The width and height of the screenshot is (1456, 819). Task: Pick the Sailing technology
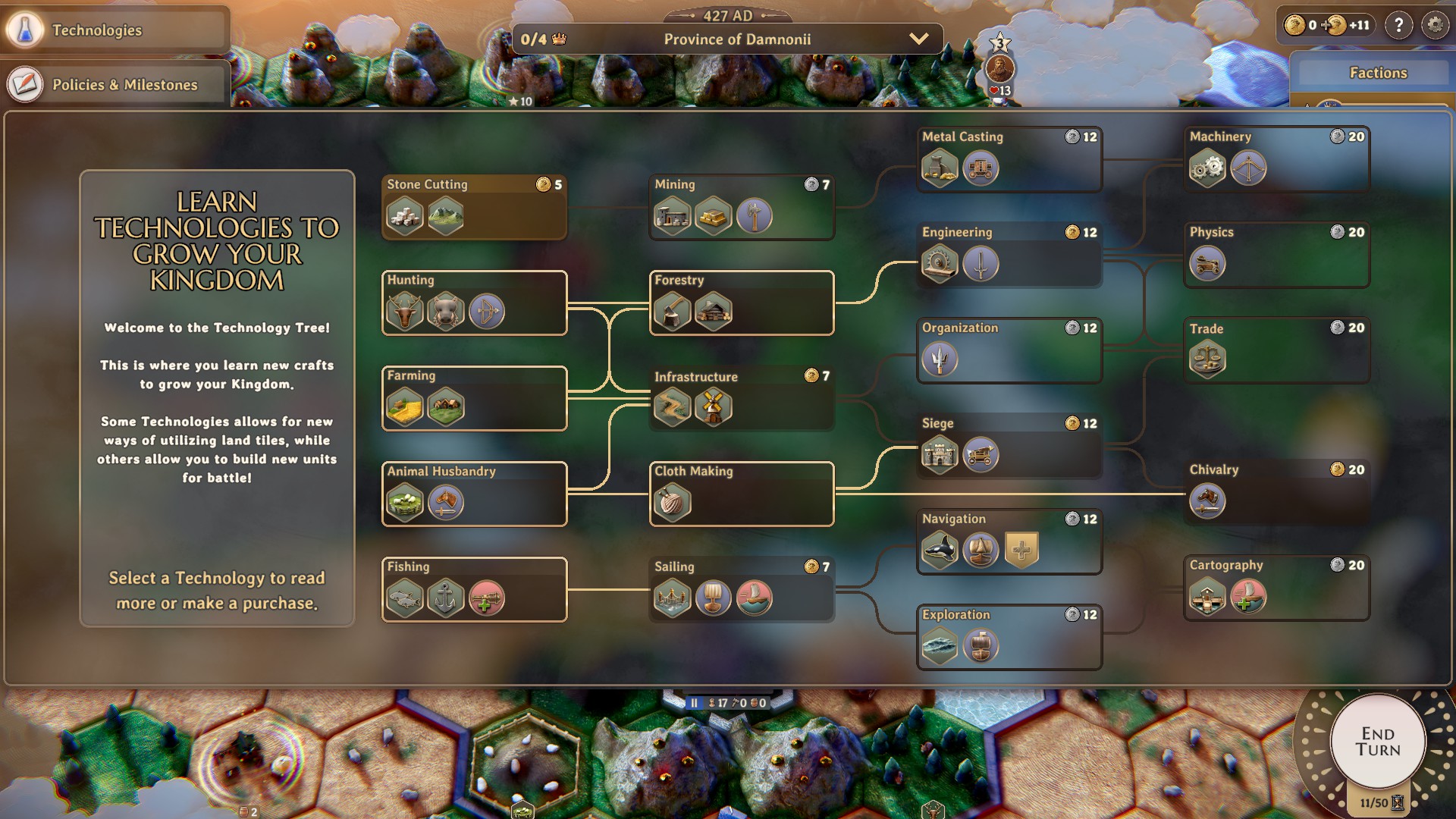742,589
